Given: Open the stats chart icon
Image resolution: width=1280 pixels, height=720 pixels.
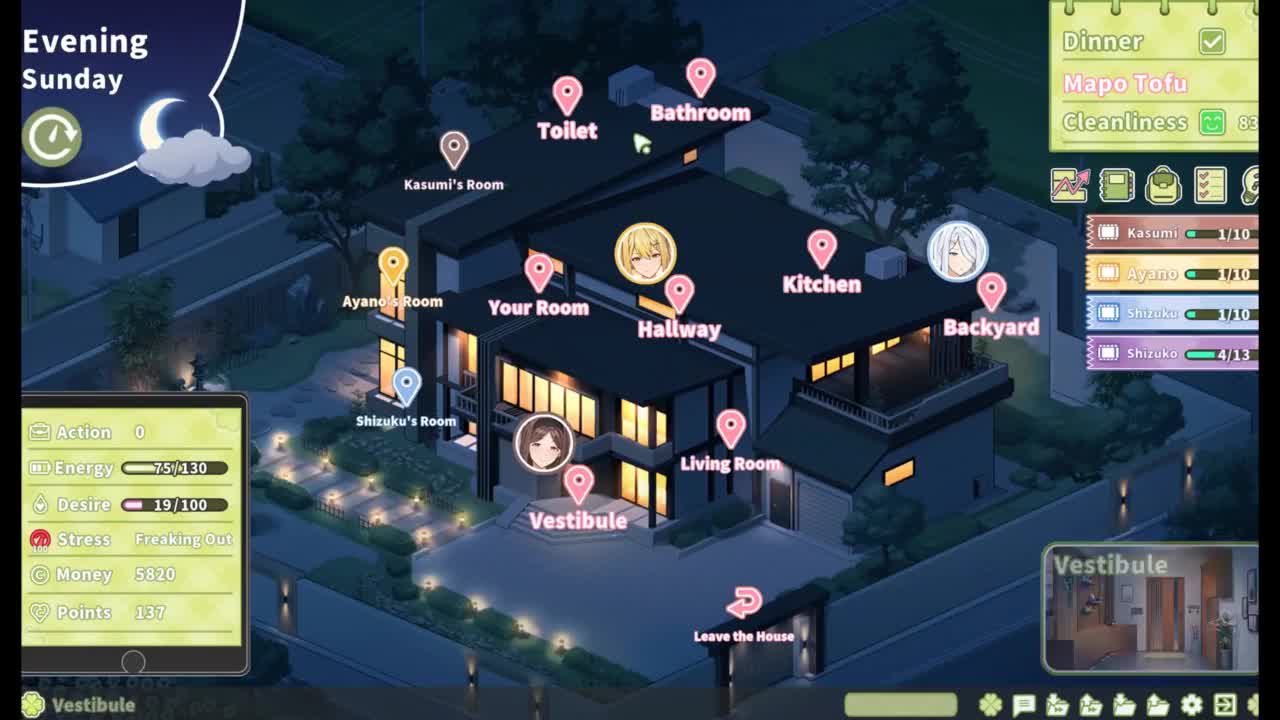Looking at the screenshot, I should [x=1069, y=185].
